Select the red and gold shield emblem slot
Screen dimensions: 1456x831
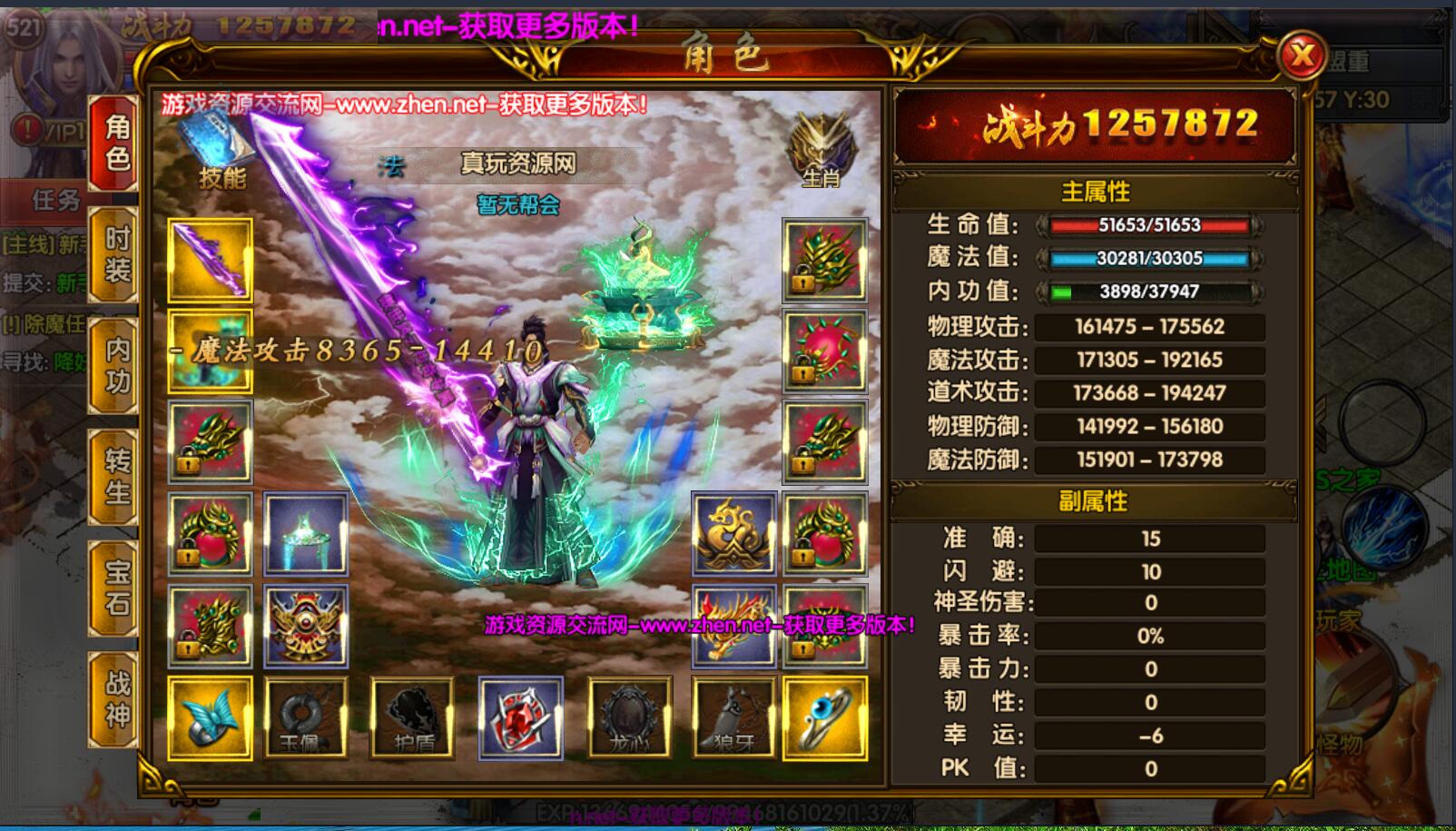click(305, 625)
